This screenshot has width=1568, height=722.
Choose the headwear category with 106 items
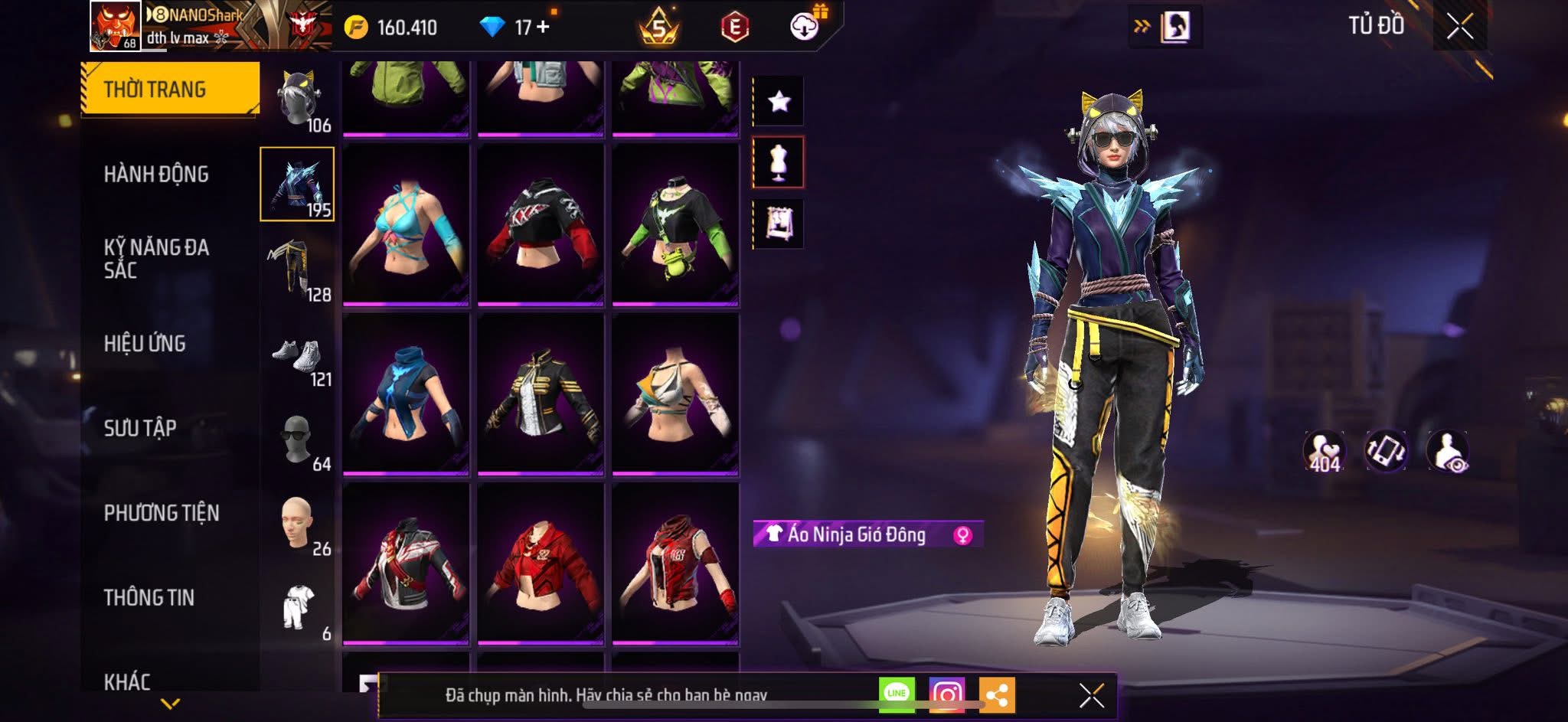tap(299, 101)
